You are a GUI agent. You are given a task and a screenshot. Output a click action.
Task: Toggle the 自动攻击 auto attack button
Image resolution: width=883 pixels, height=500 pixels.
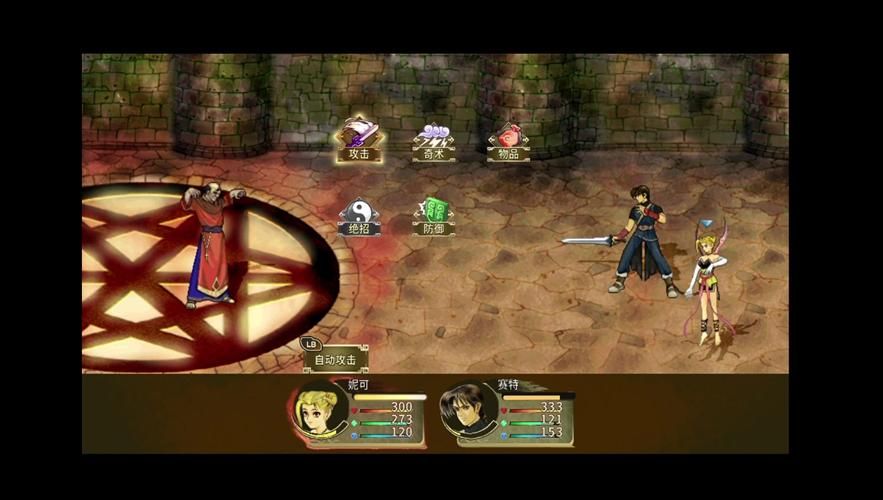[336, 358]
